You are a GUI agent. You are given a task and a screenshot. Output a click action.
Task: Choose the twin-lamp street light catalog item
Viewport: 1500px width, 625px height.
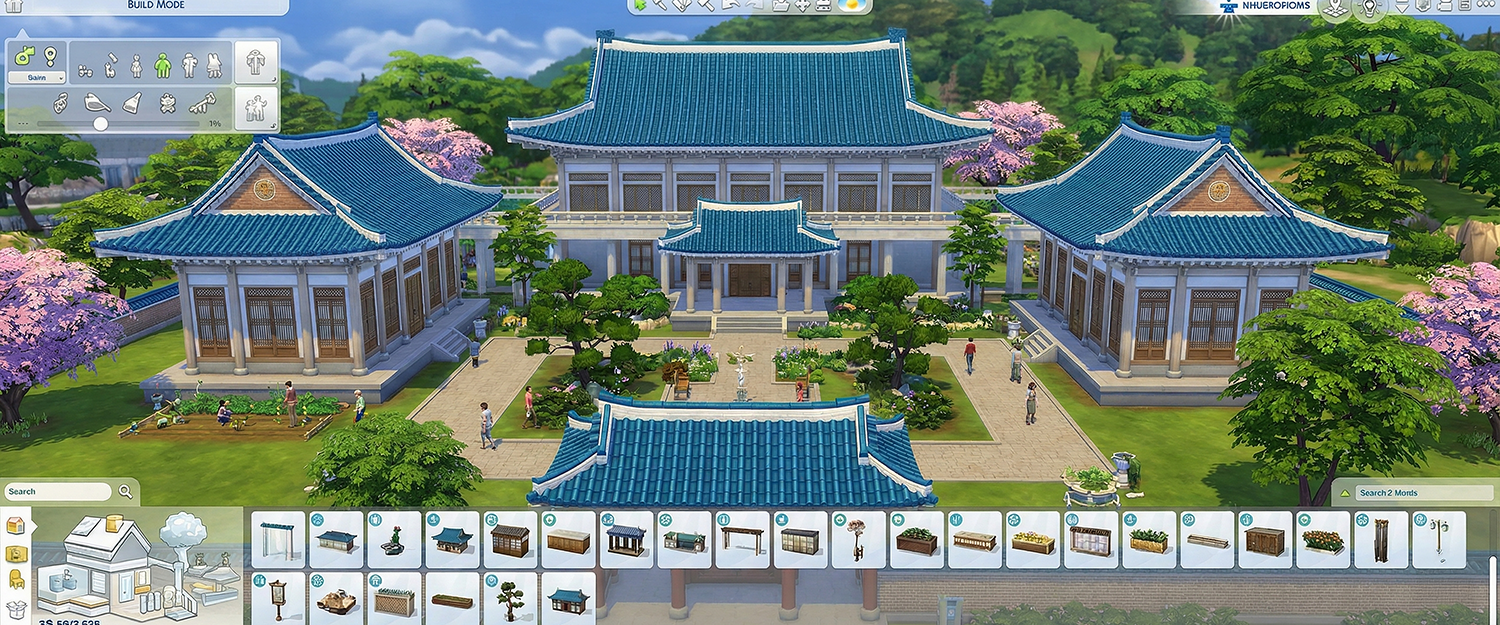tap(1440, 541)
